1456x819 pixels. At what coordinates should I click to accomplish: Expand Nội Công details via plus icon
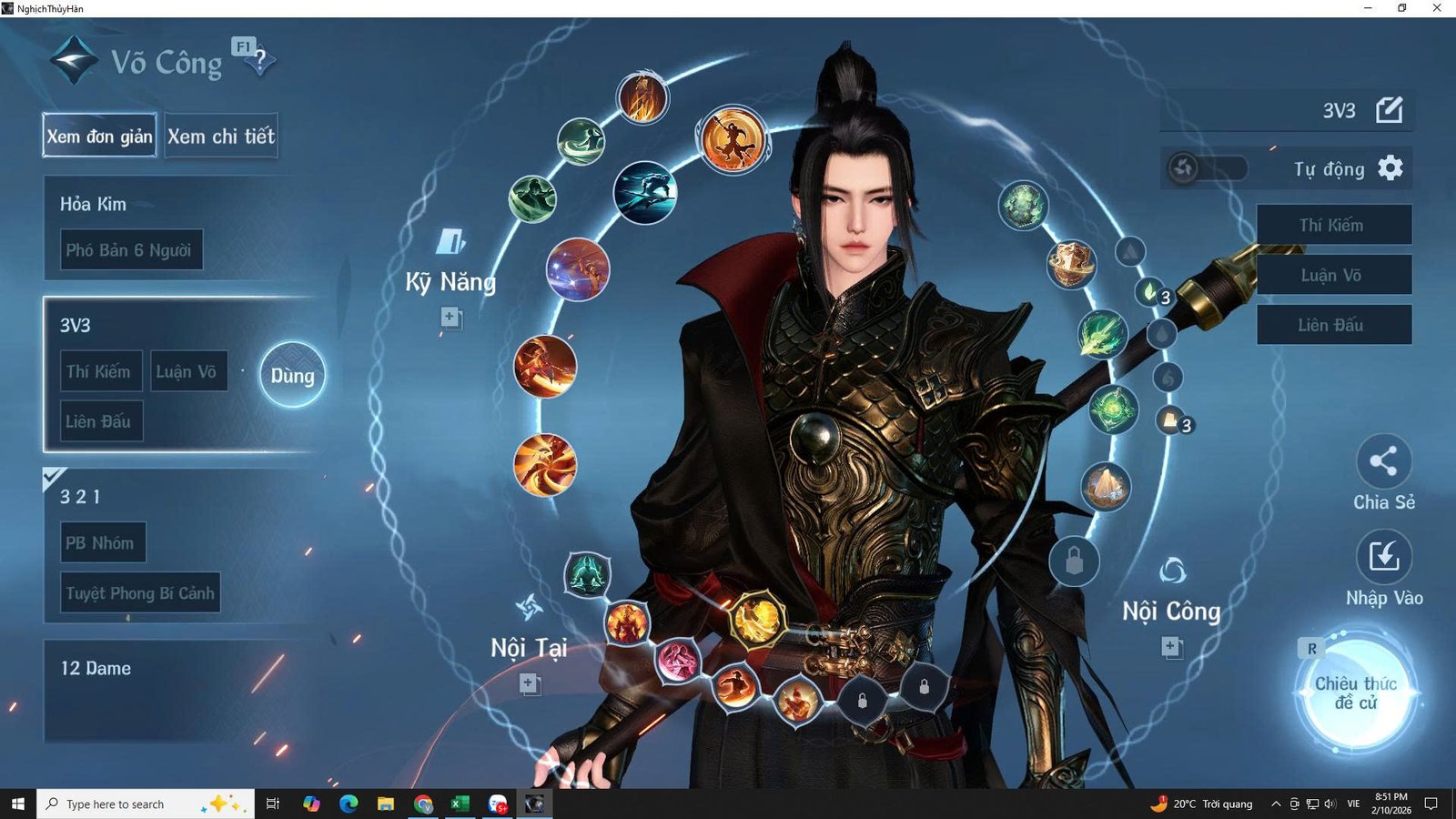point(1169,646)
